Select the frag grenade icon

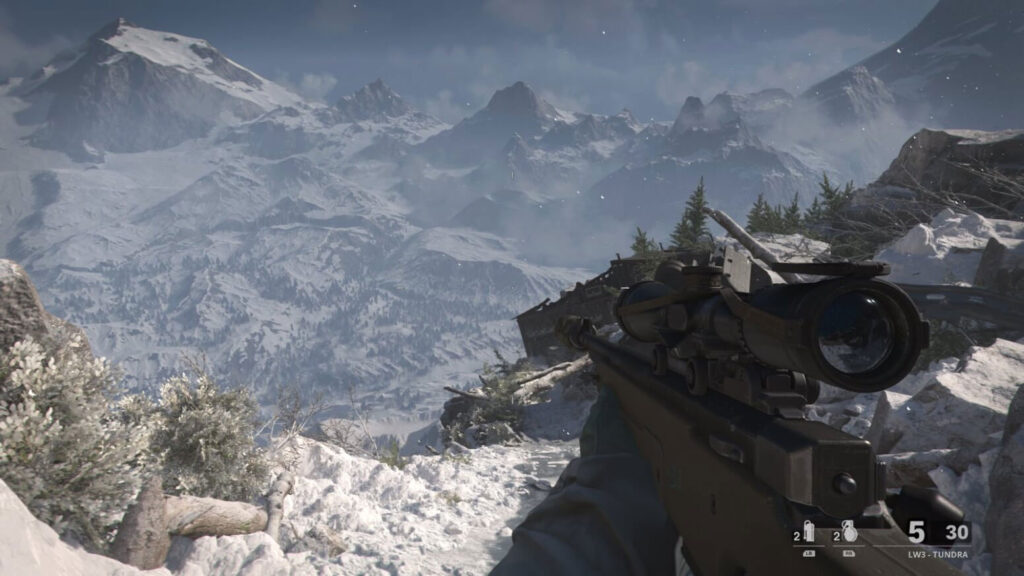point(849,532)
